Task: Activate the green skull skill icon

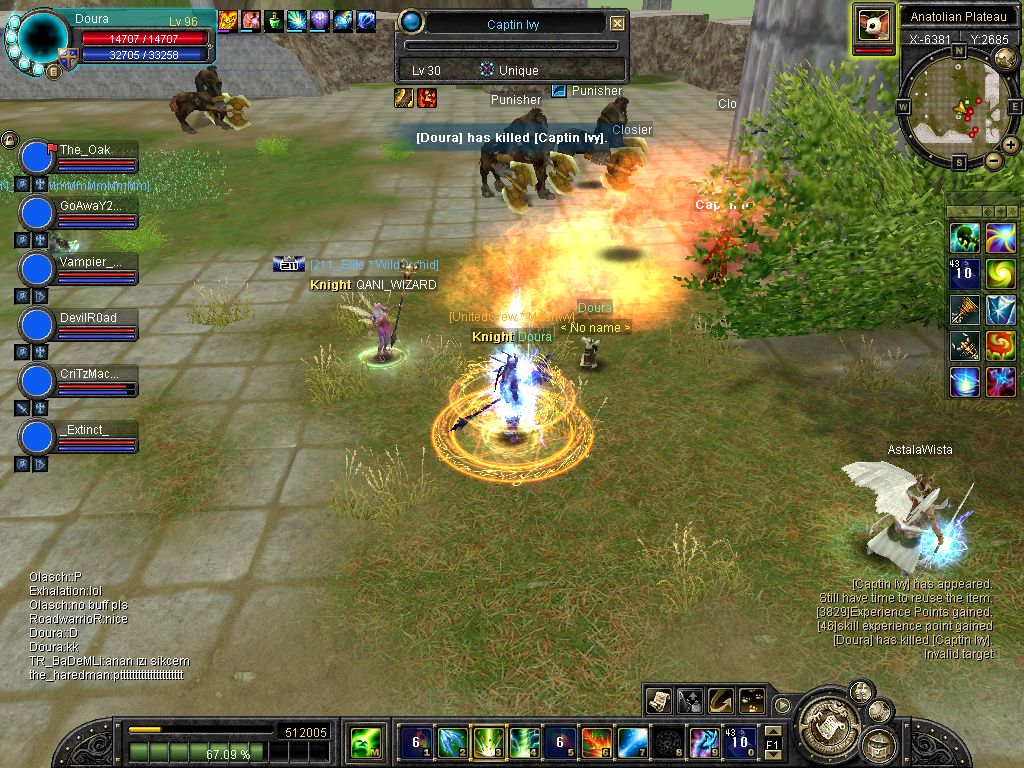Action: (965, 238)
